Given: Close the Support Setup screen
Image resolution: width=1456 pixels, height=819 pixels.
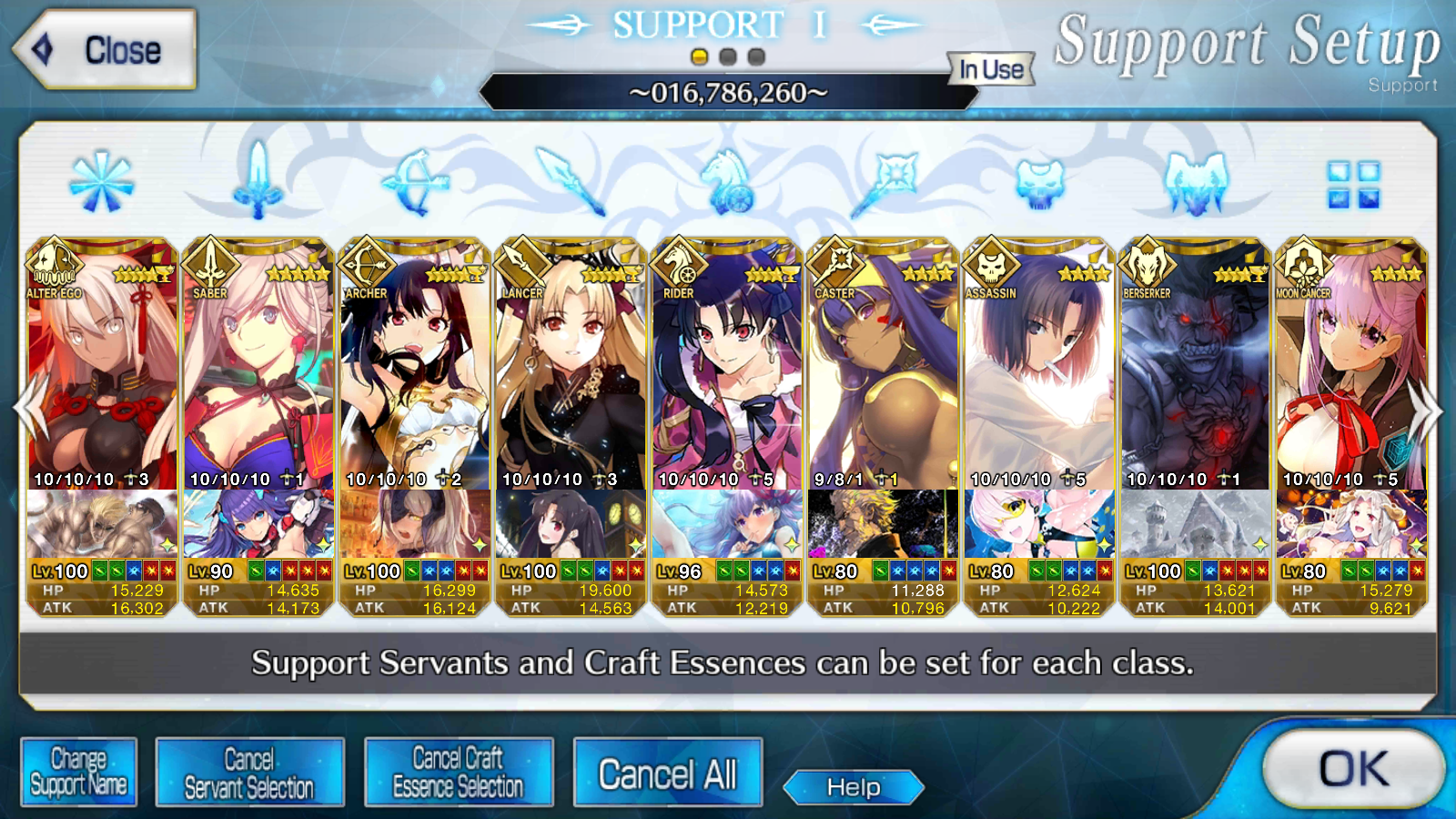Looking at the screenshot, I should tap(105, 50).
